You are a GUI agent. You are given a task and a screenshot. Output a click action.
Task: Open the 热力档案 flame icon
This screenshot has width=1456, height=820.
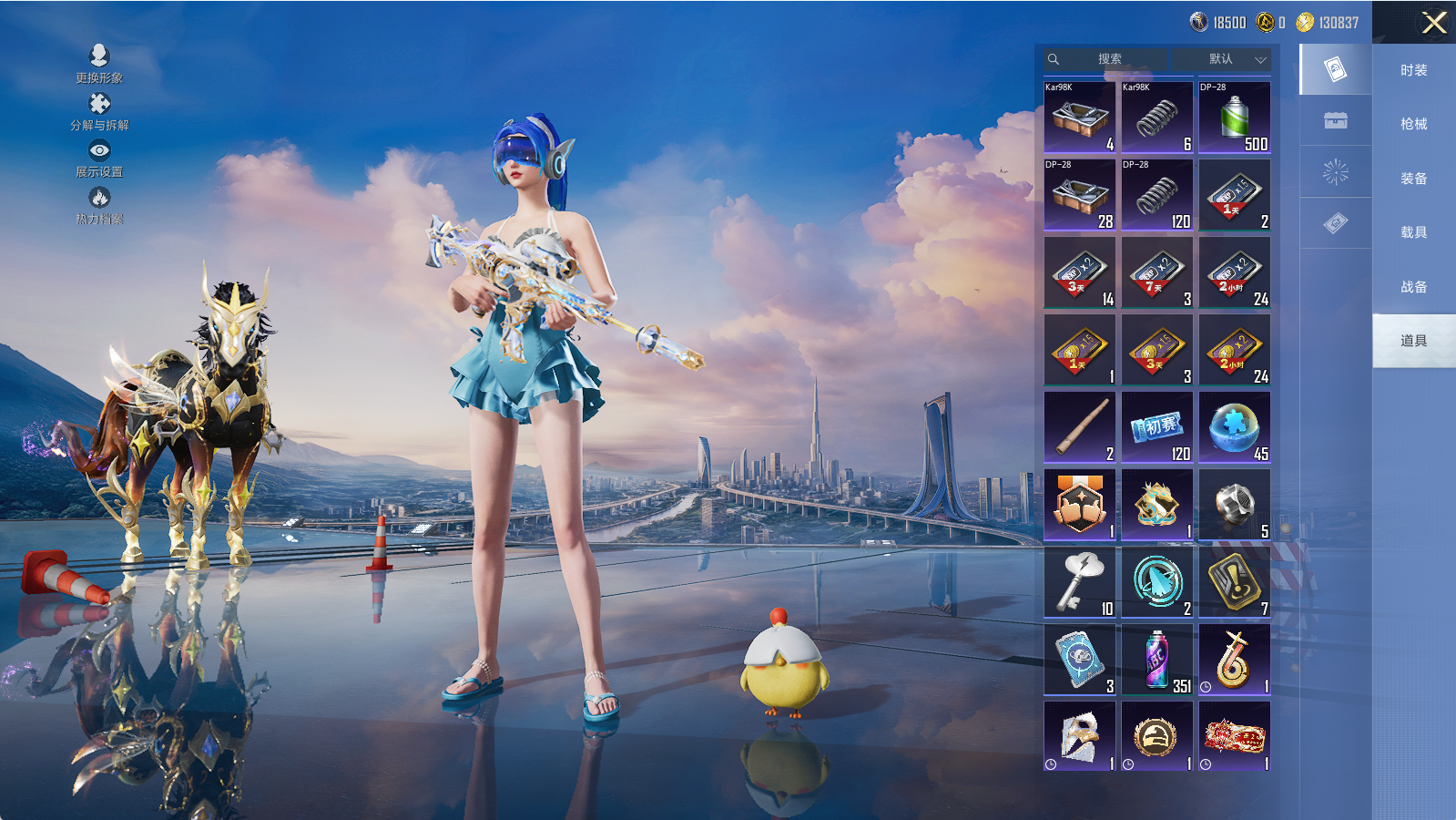coord(99,206)
